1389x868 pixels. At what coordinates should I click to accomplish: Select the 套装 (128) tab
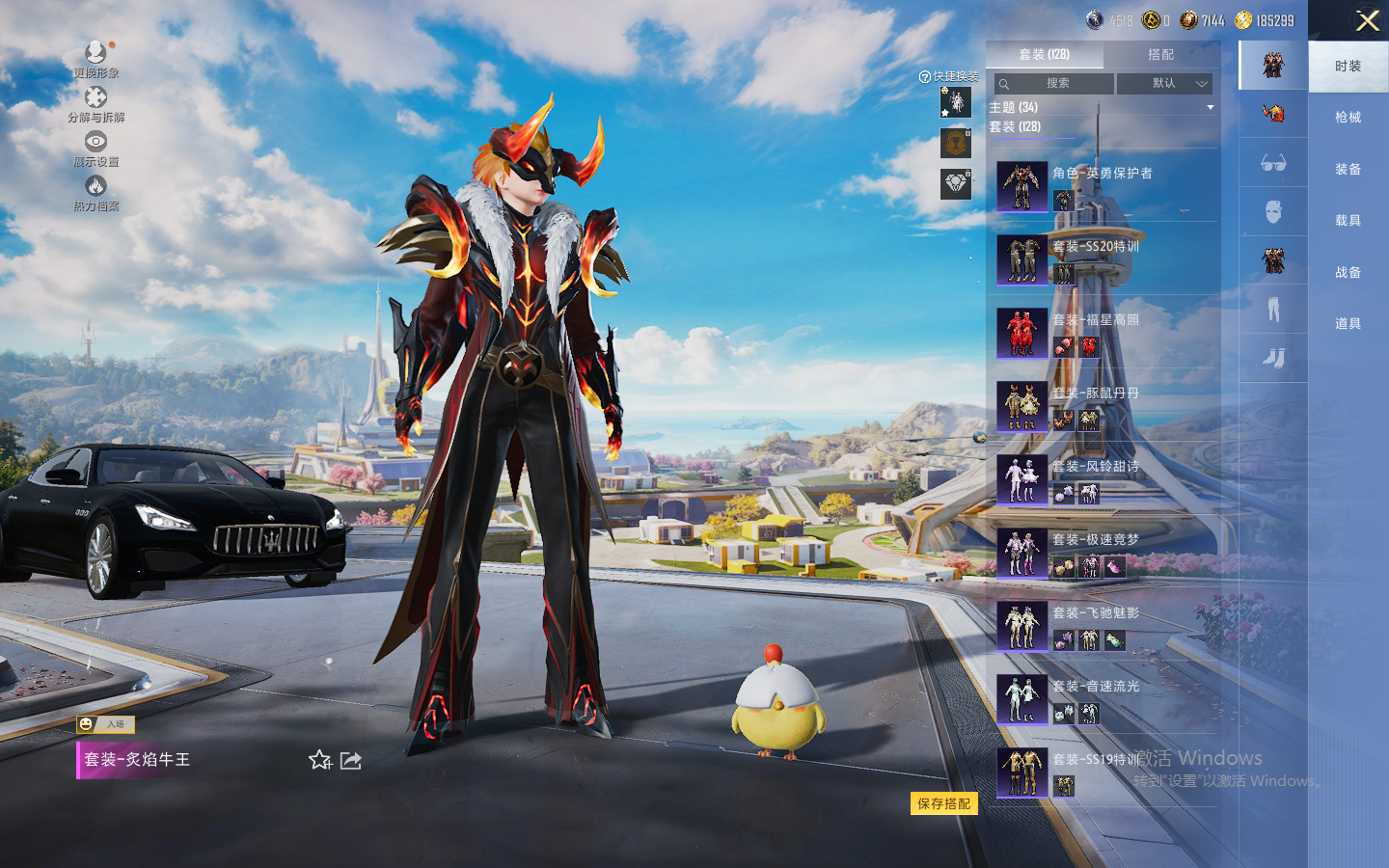pos(1044,55)
